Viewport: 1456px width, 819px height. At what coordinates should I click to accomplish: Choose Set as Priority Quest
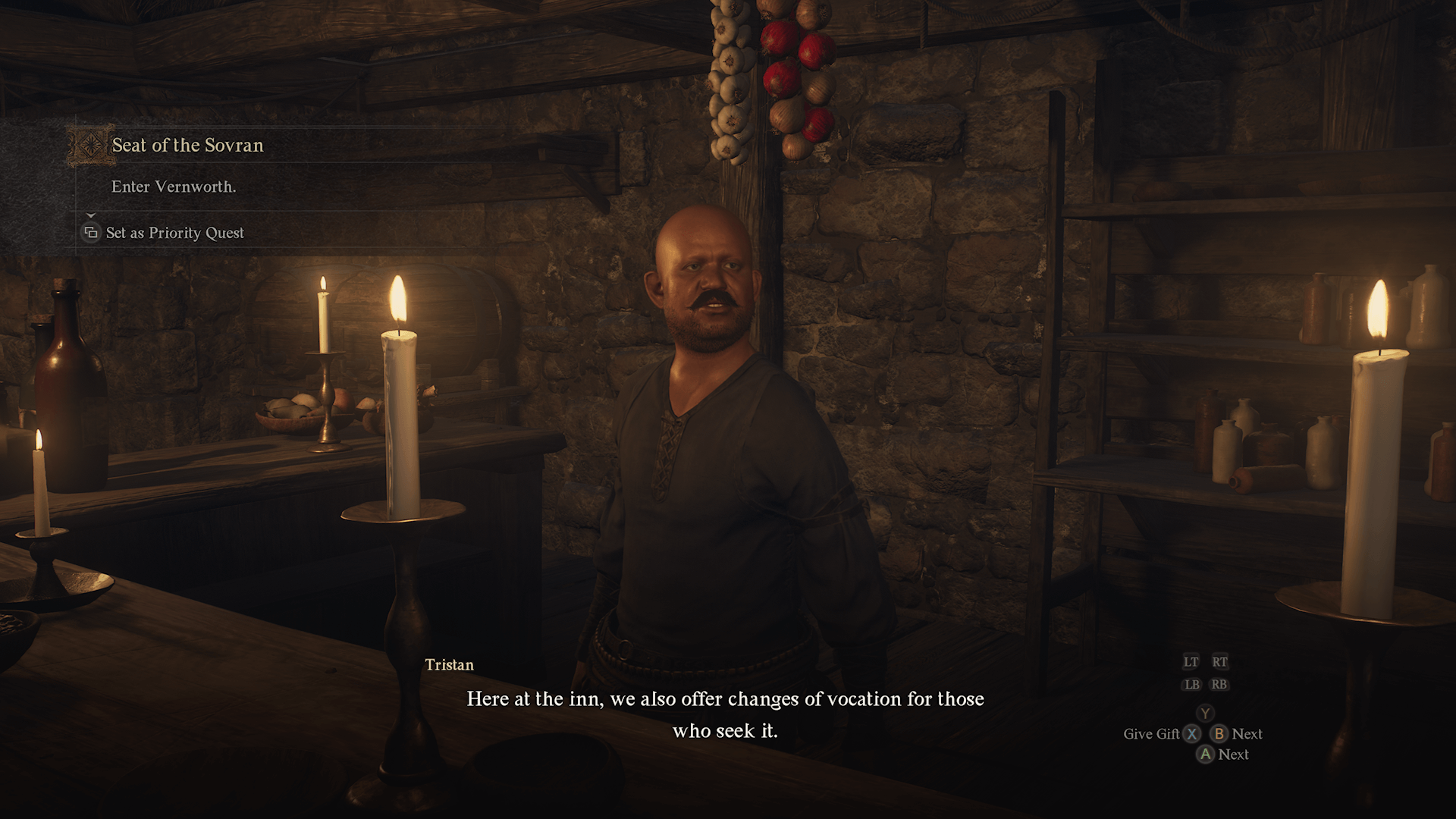click(x=174, y=233)
